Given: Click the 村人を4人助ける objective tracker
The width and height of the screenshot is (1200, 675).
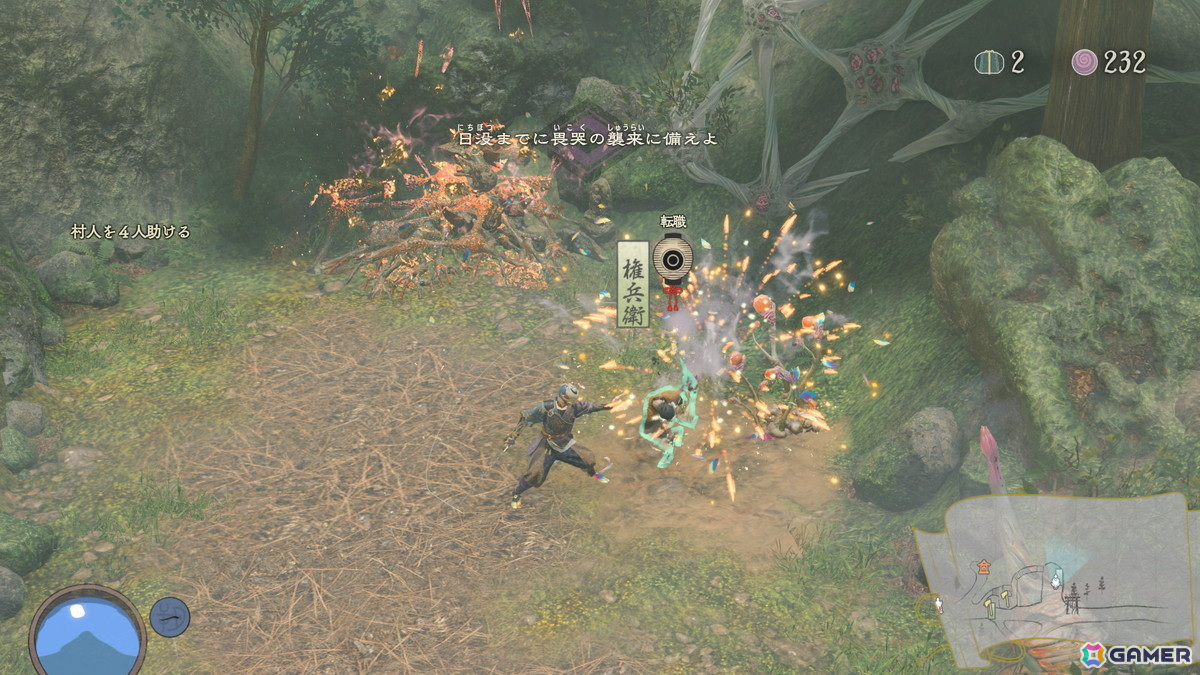Looking at the screenshot, I should click(x=131, y=232).
